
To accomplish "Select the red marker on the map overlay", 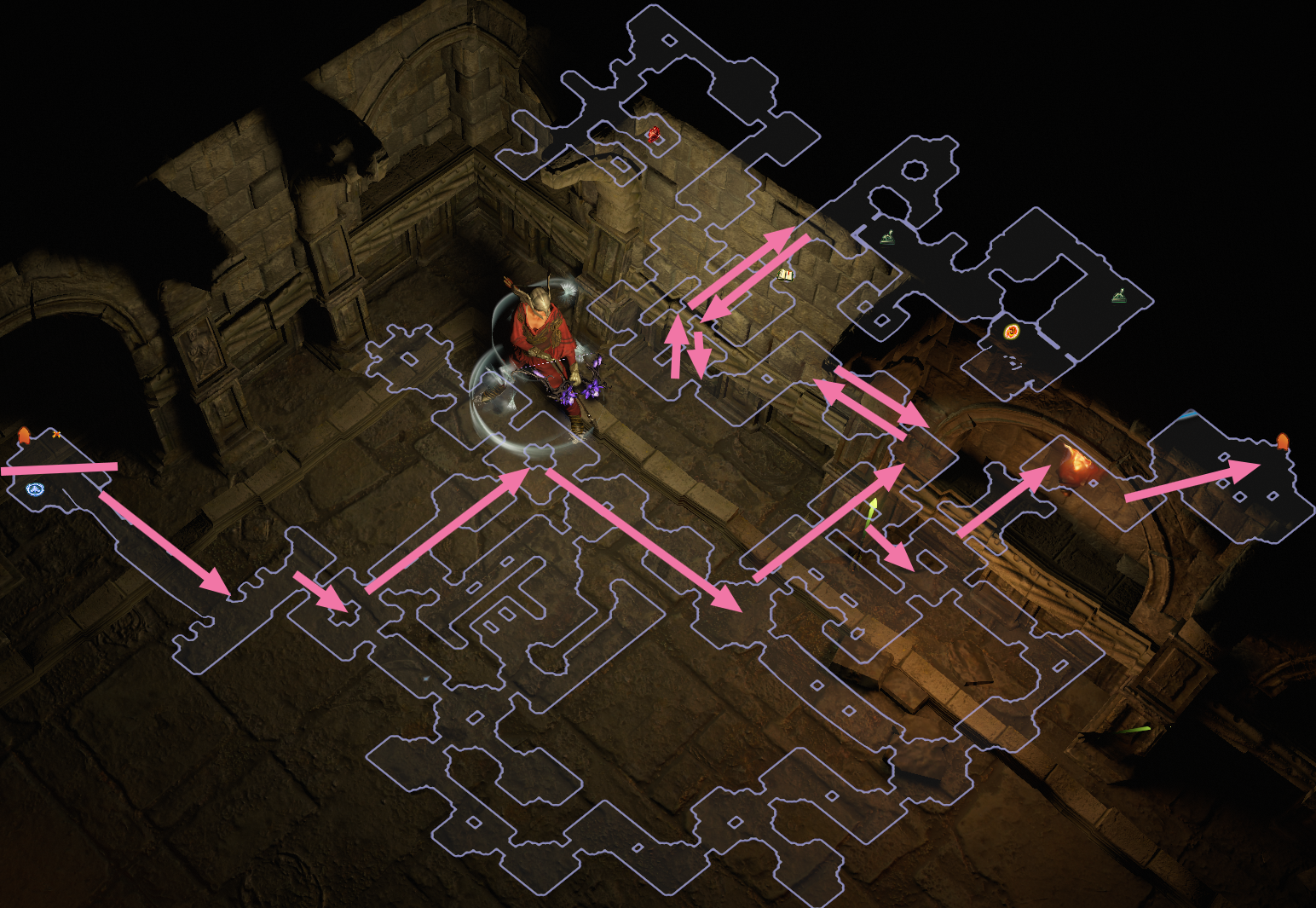I will [654, 134].
